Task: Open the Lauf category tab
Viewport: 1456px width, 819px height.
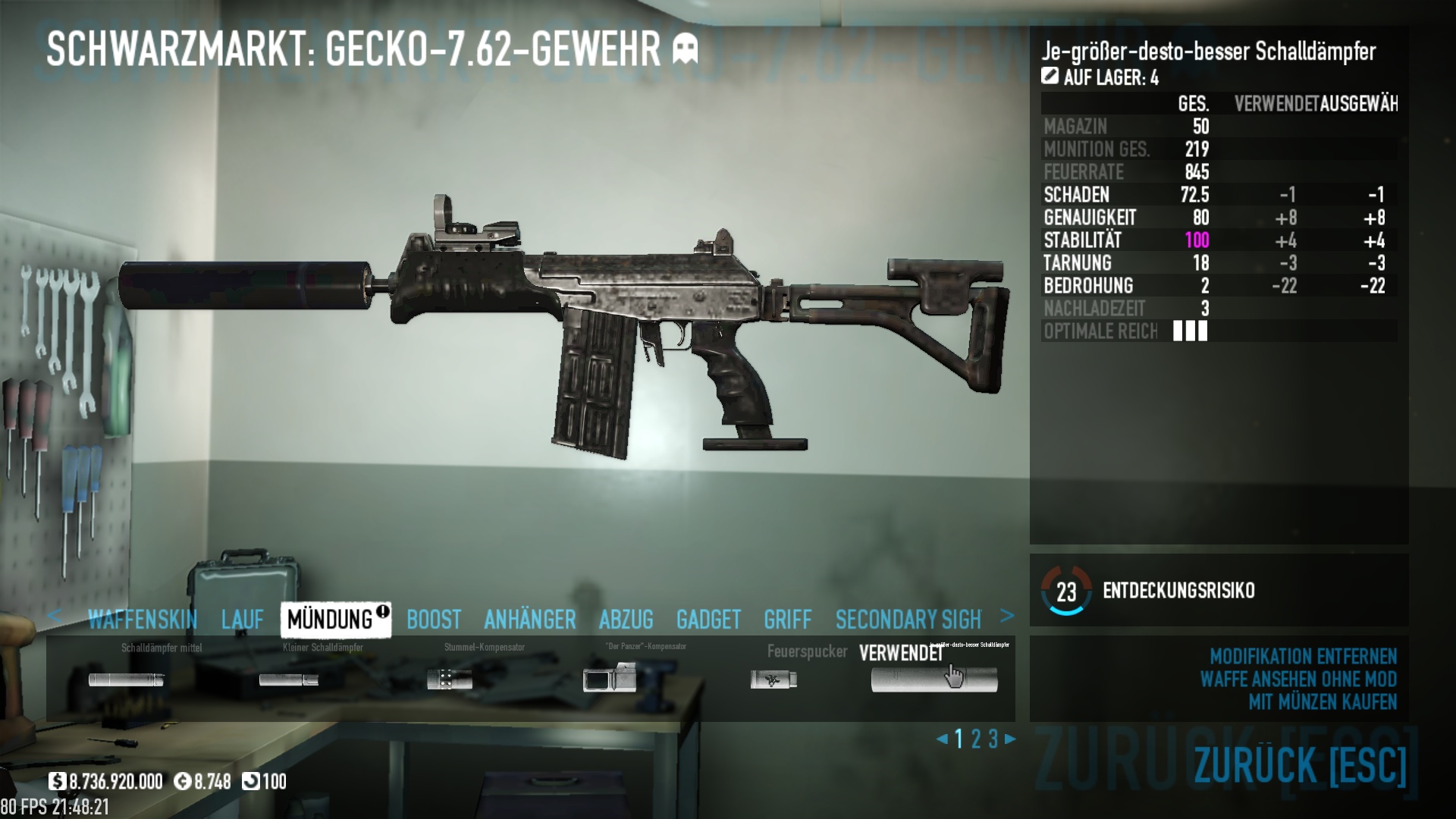Action: [243, 620]
